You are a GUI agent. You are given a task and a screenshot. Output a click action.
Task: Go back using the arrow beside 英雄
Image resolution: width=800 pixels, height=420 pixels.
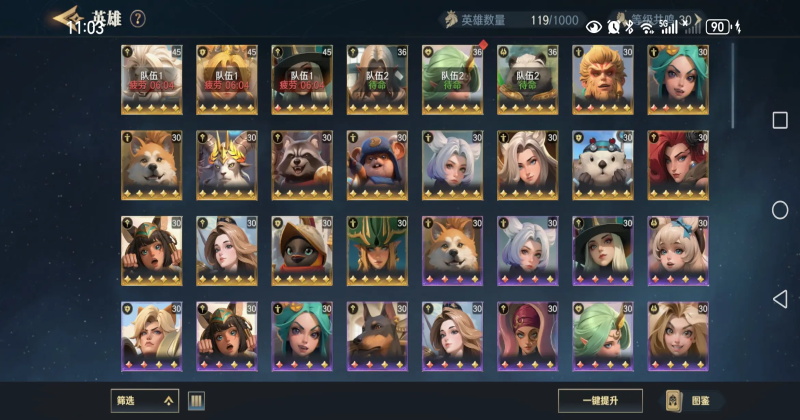pos(66,17)
